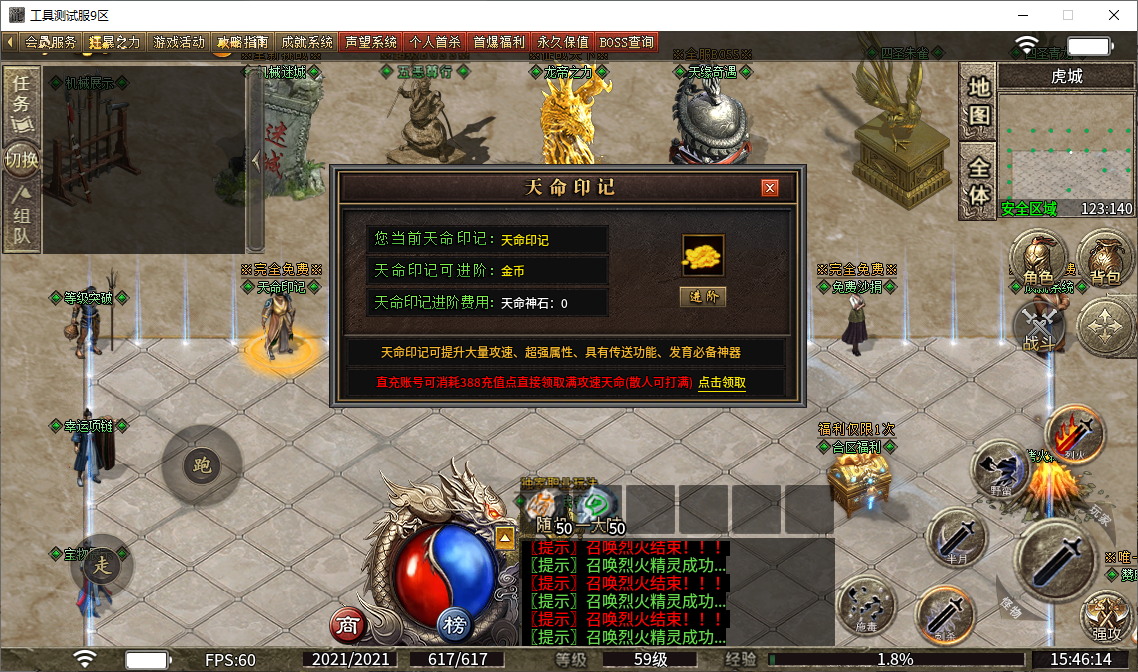1138x672 pixels.
Task: Follow the 点击领取 claim link
Action: coord(721,383)
